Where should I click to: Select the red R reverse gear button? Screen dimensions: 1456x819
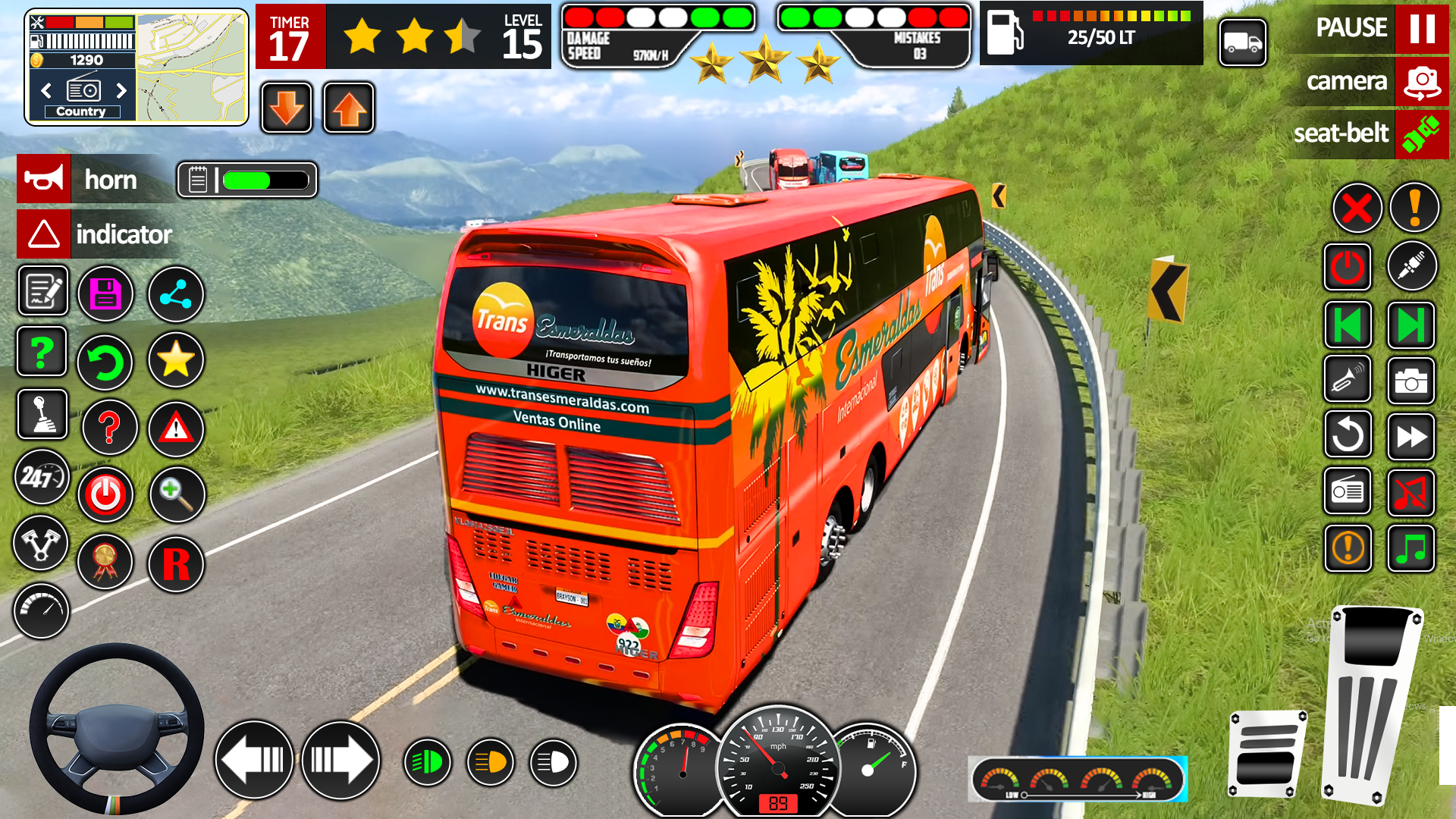[176, 564]
